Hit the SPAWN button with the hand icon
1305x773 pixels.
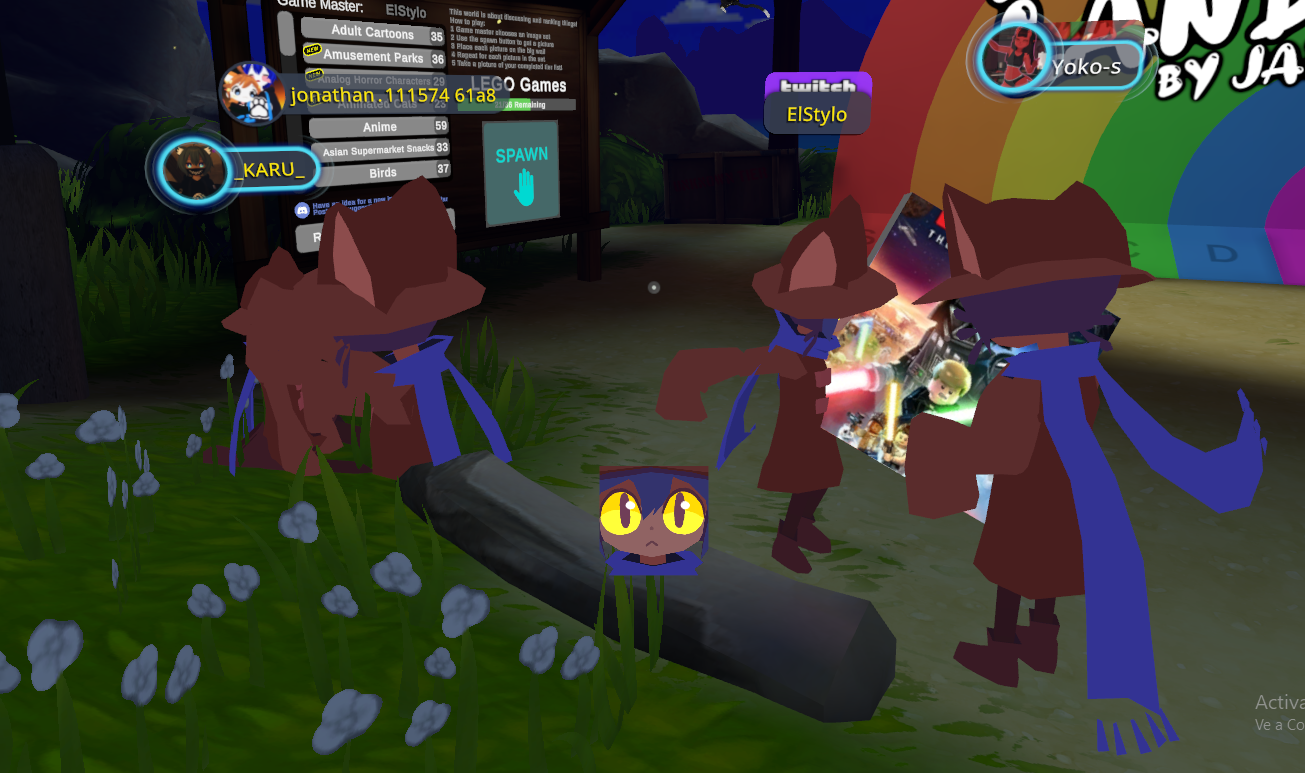coord(520,173)
